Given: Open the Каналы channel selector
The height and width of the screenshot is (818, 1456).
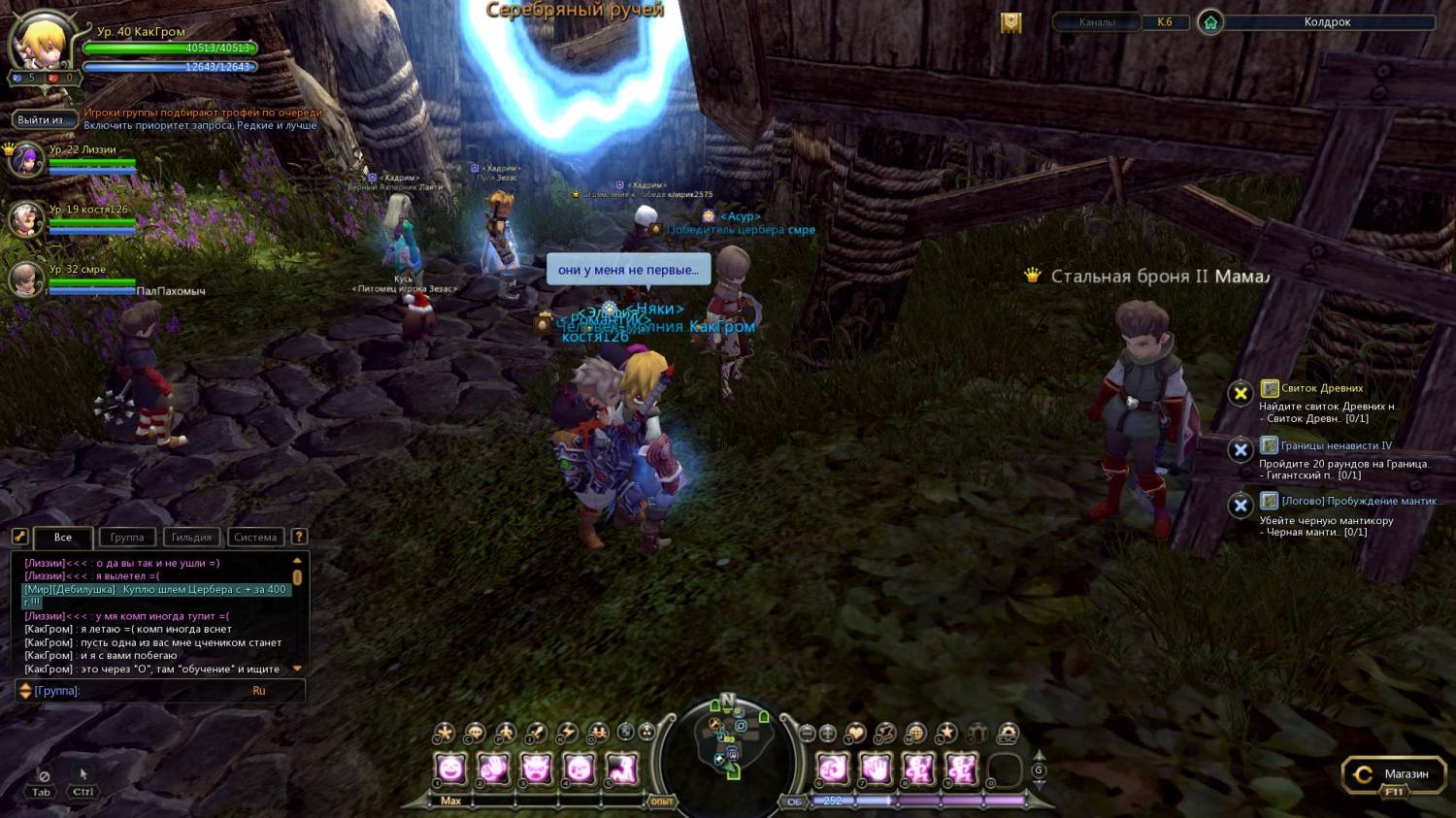Looking at the screenshot, I should click(1097, 22).
